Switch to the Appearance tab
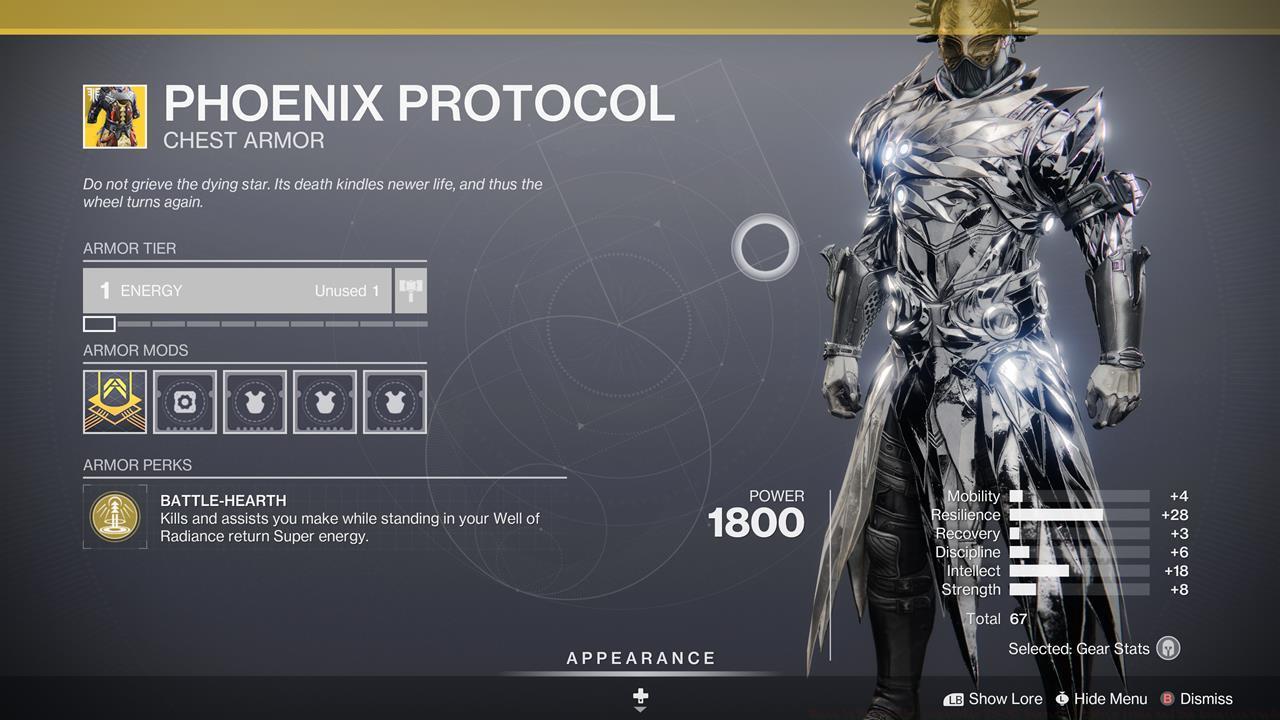The image size is (1280, 720). pyautogui.click(x=640, y=658)
